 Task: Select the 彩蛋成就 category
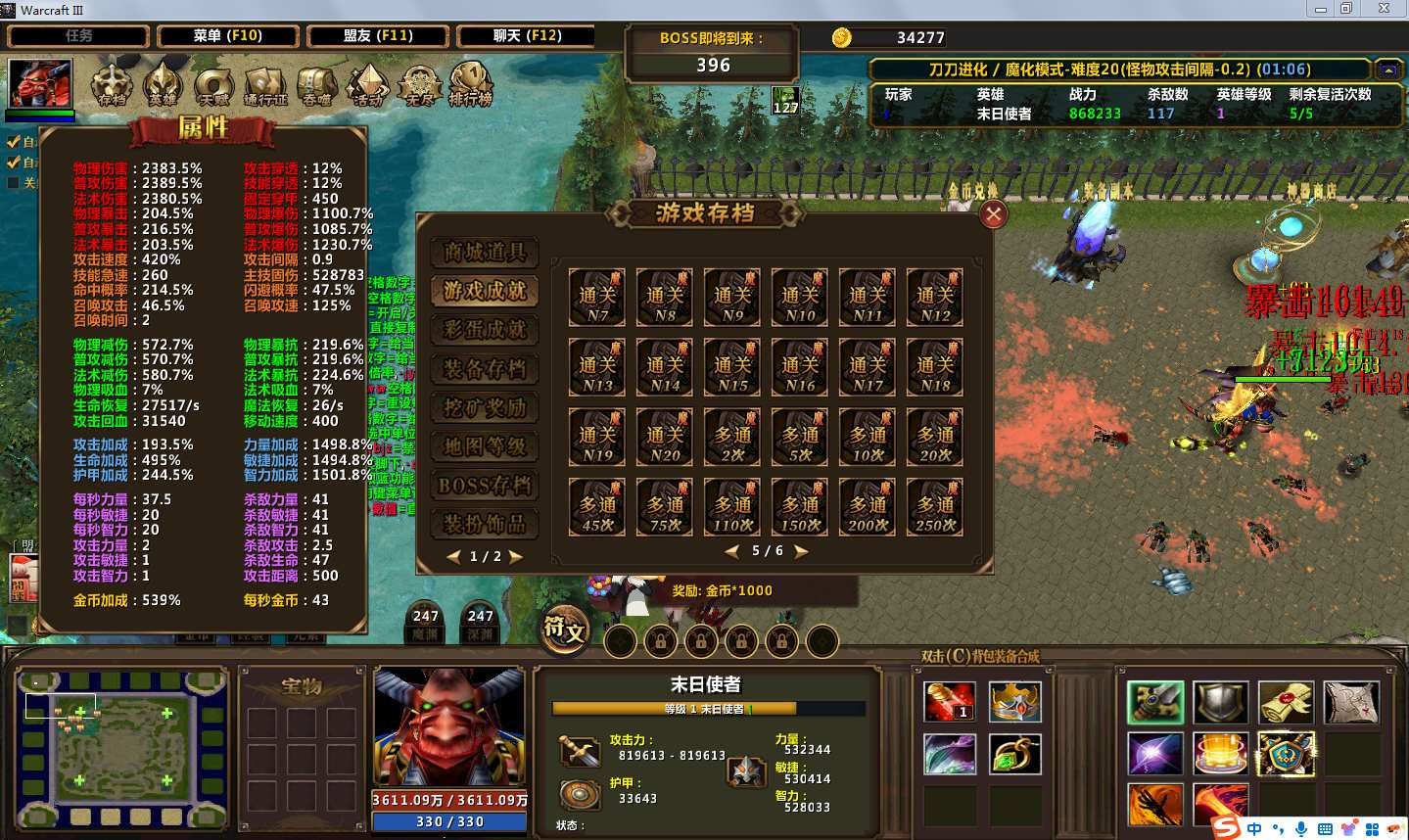[x=485, y=330]
